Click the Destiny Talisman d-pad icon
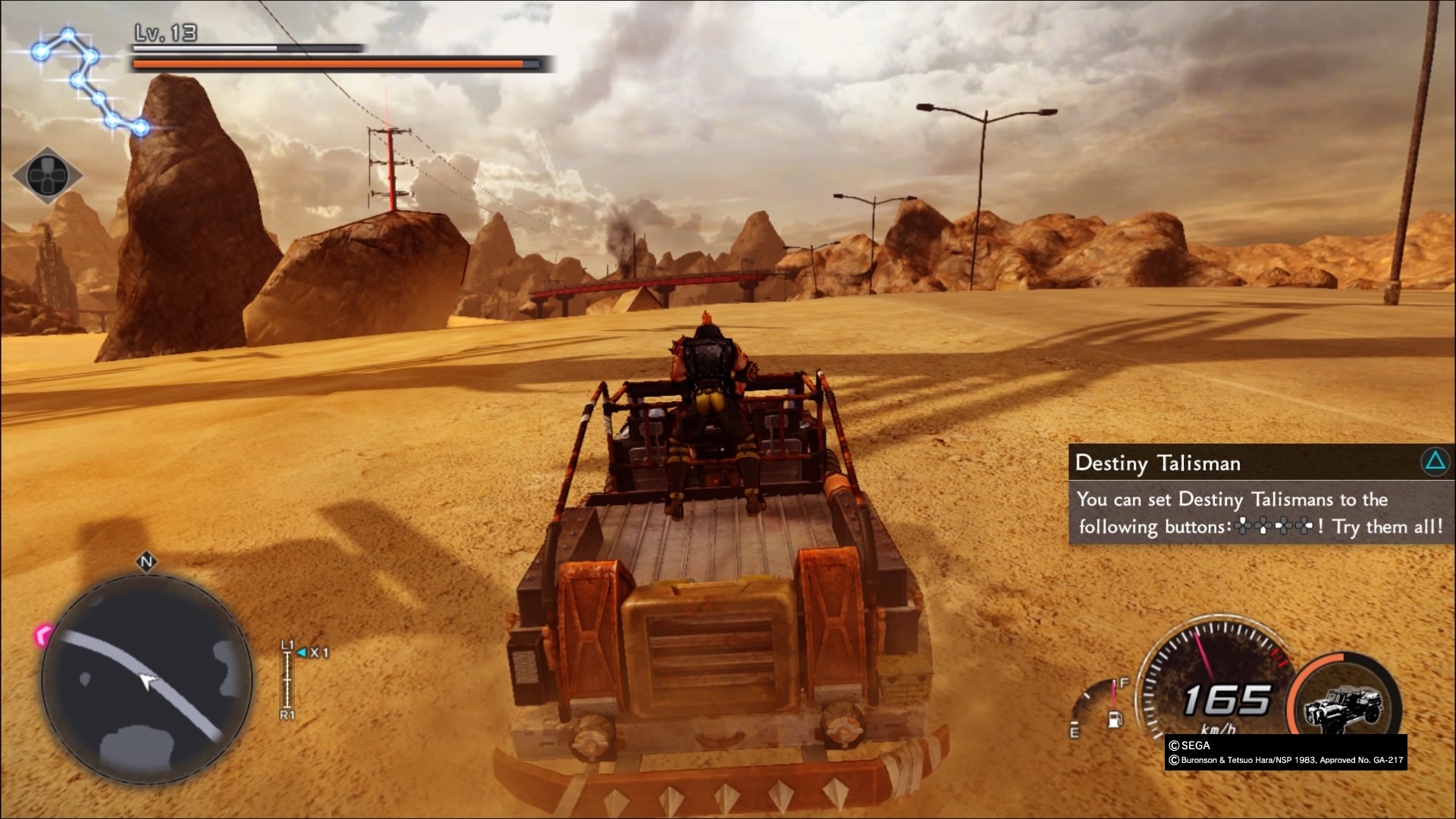The height and width of the screenshot is (819, 1456). point(48,175)
